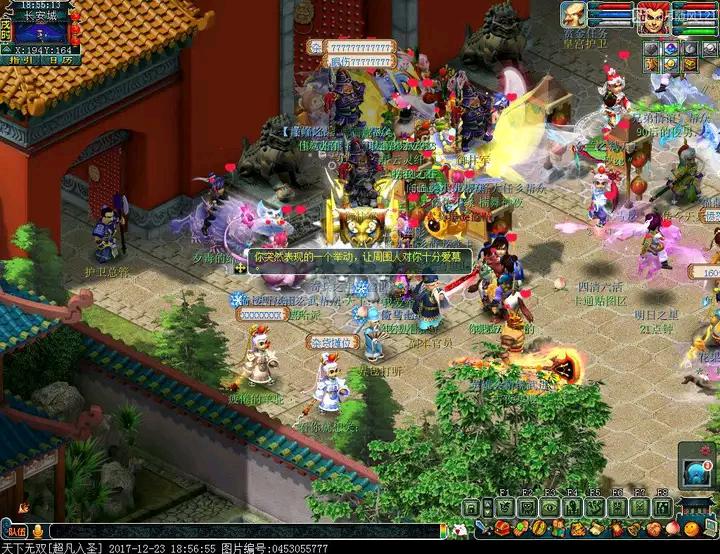This screenshot has width=720, height=554.
Task: Activate the F8 shortcut skill slot
Action: pyautogui.click(x=661, y=507)
